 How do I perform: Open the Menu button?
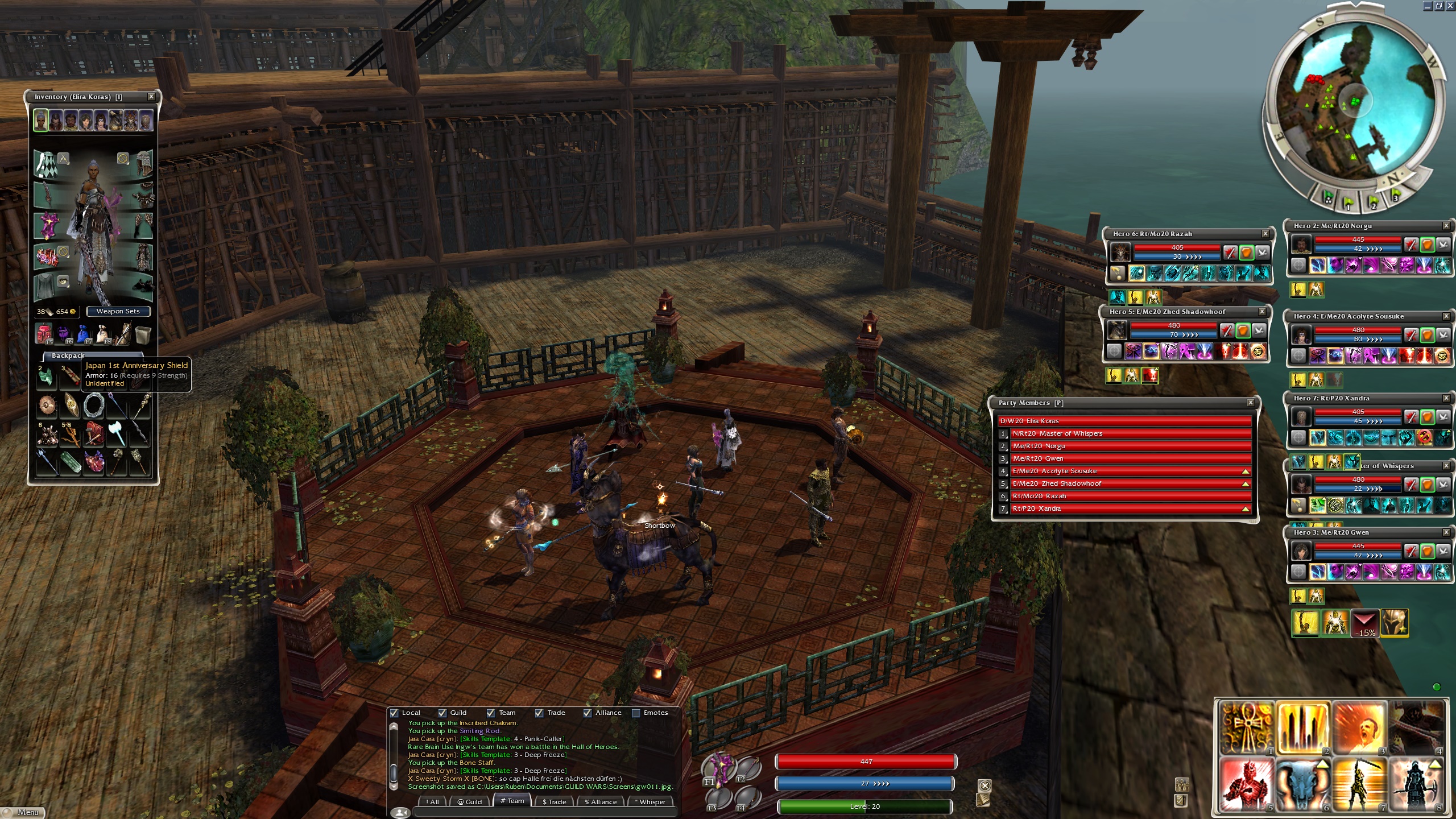[x=23, y=812]
